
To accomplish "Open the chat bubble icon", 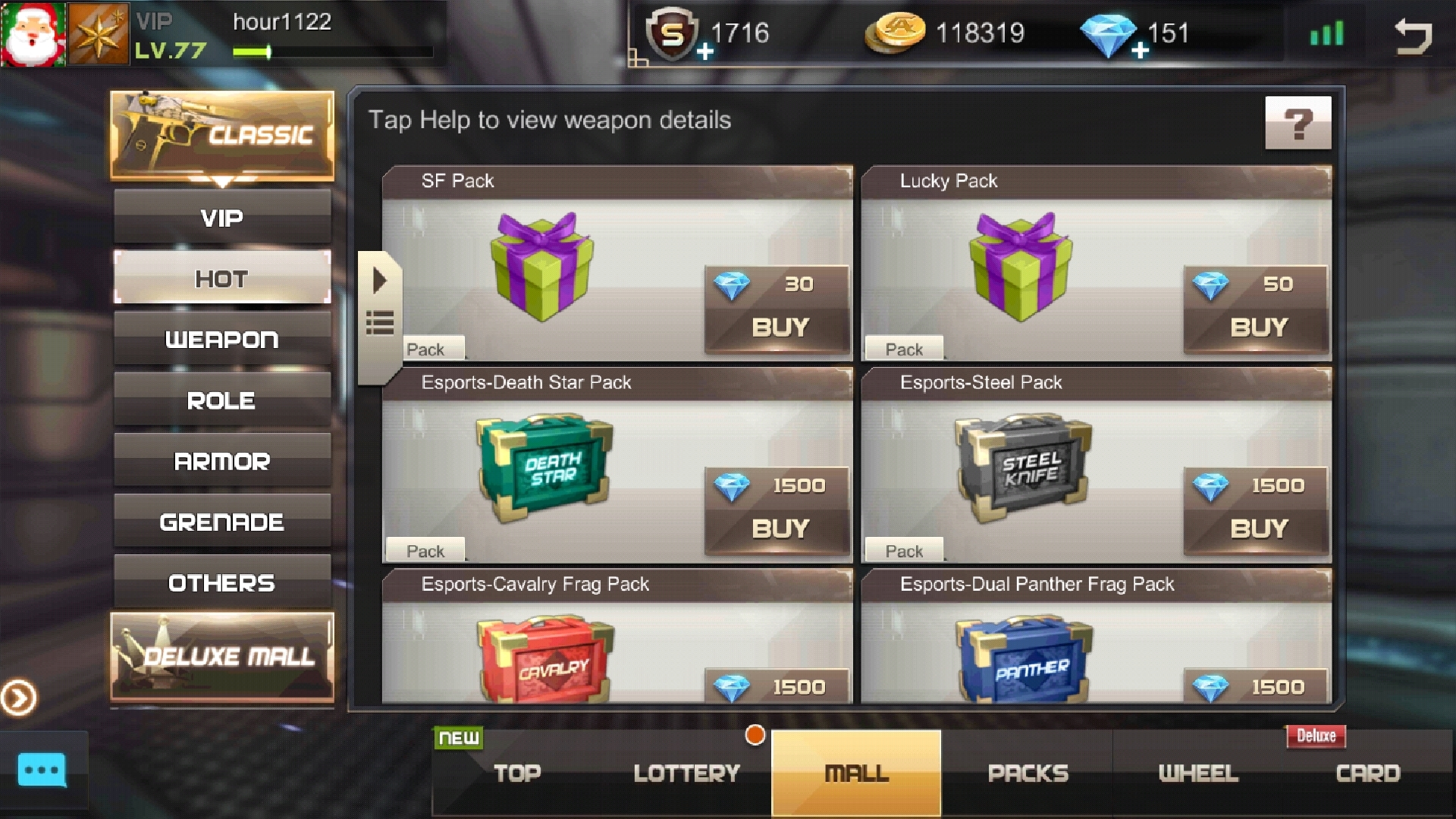I will pos(42,770).
